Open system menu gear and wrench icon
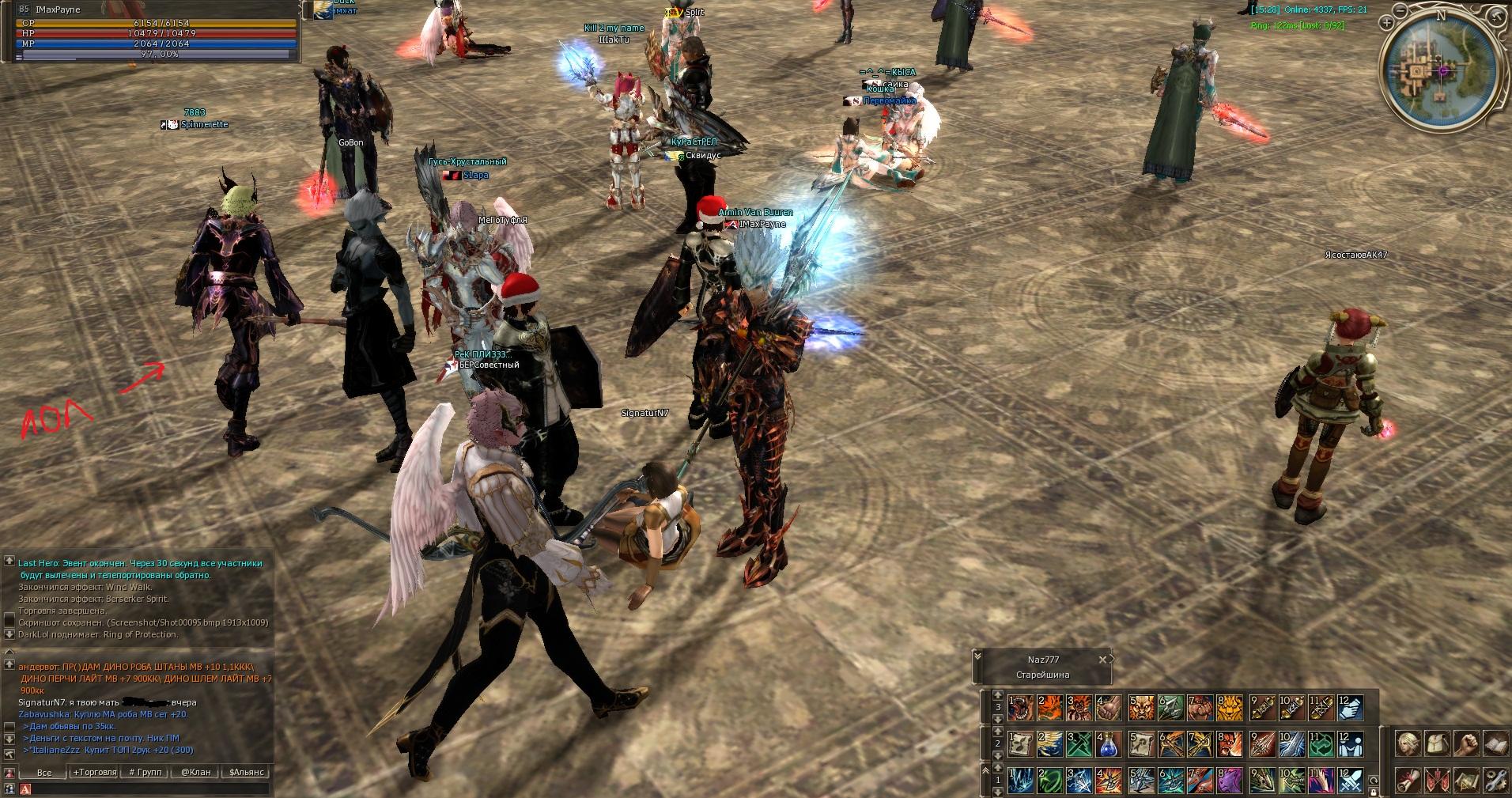 click(x=1495, y=781)
